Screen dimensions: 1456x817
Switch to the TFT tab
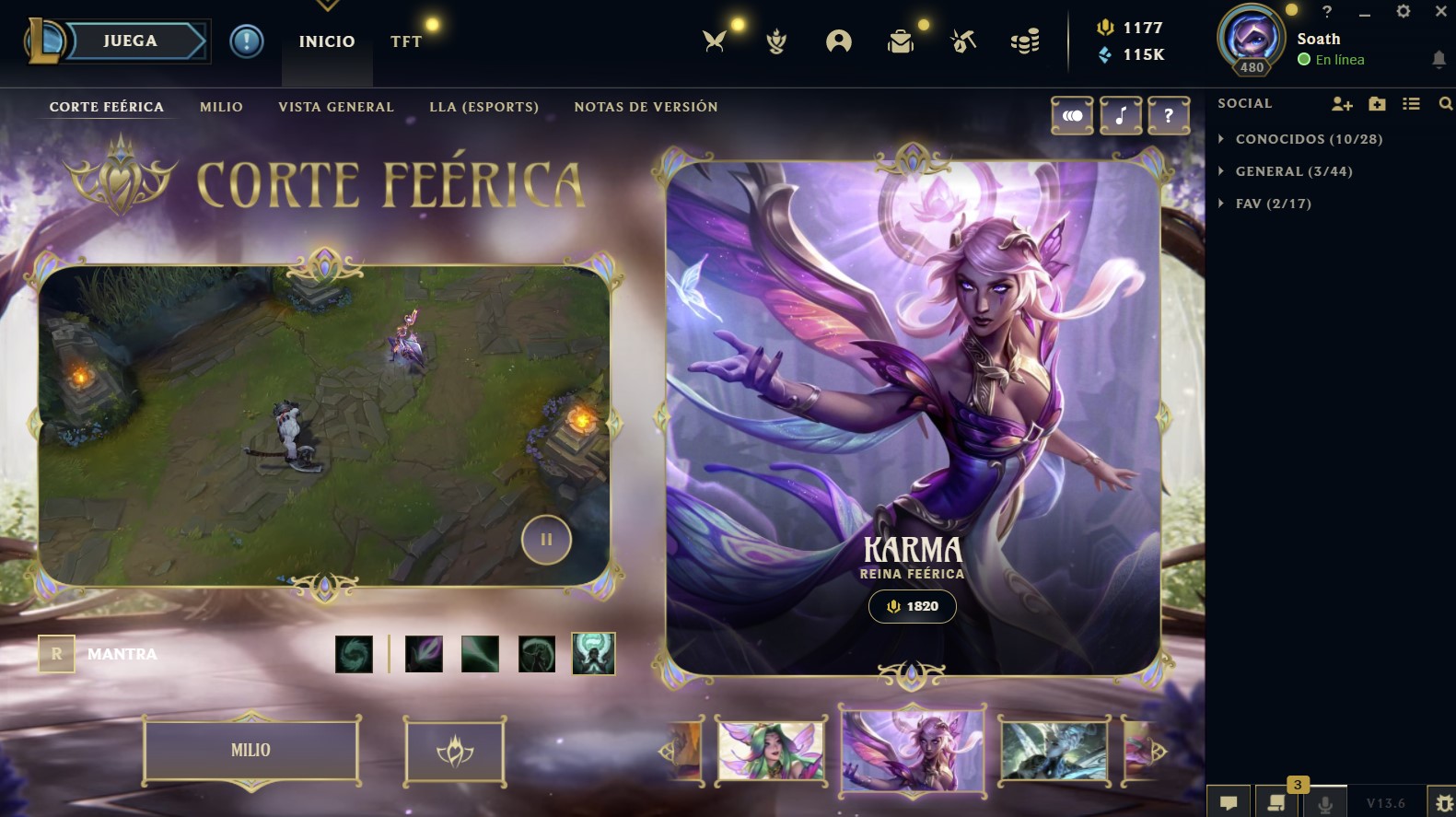click(406, 41)
